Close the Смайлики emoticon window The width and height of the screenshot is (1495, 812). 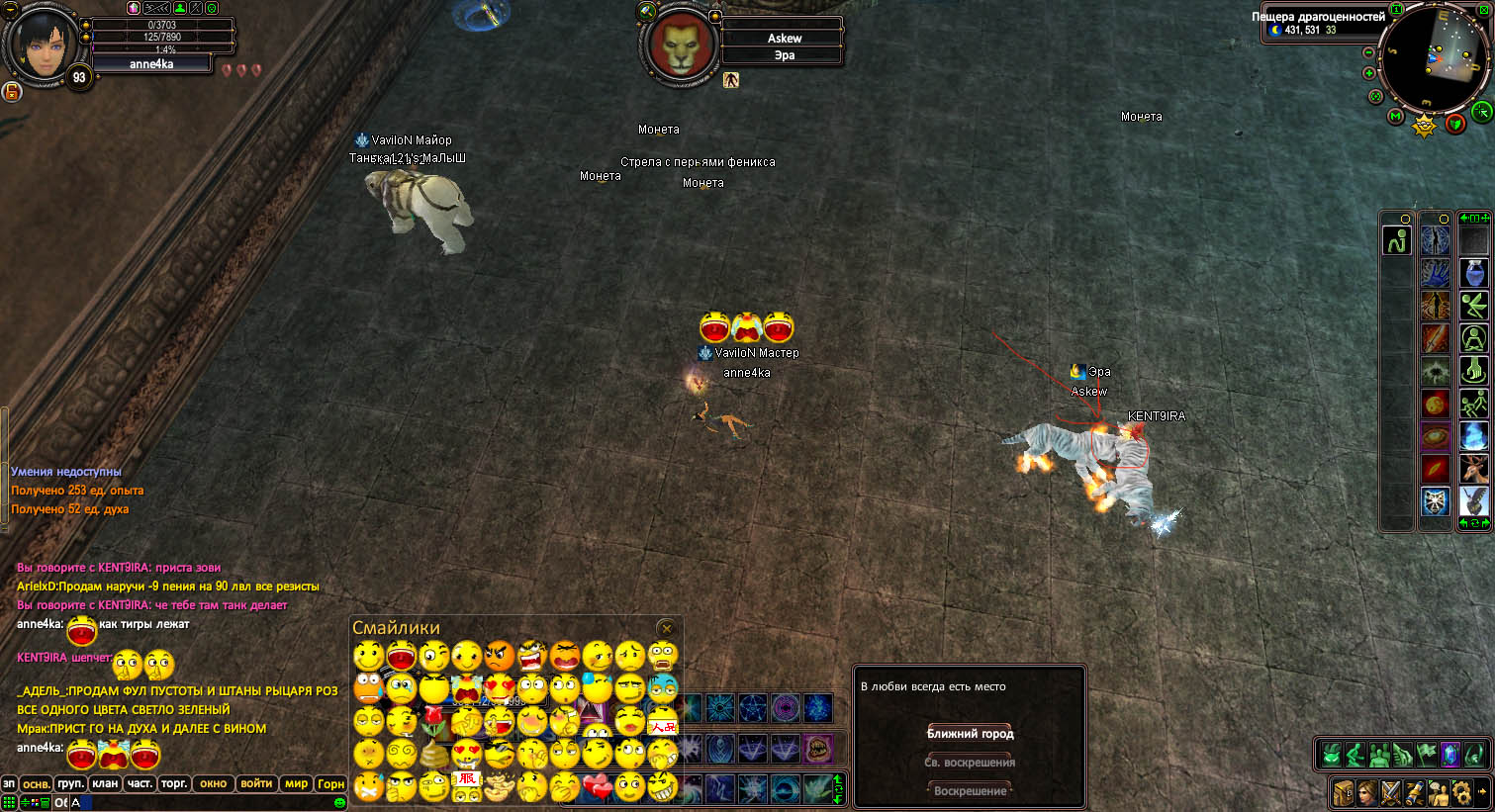point(667,628)
